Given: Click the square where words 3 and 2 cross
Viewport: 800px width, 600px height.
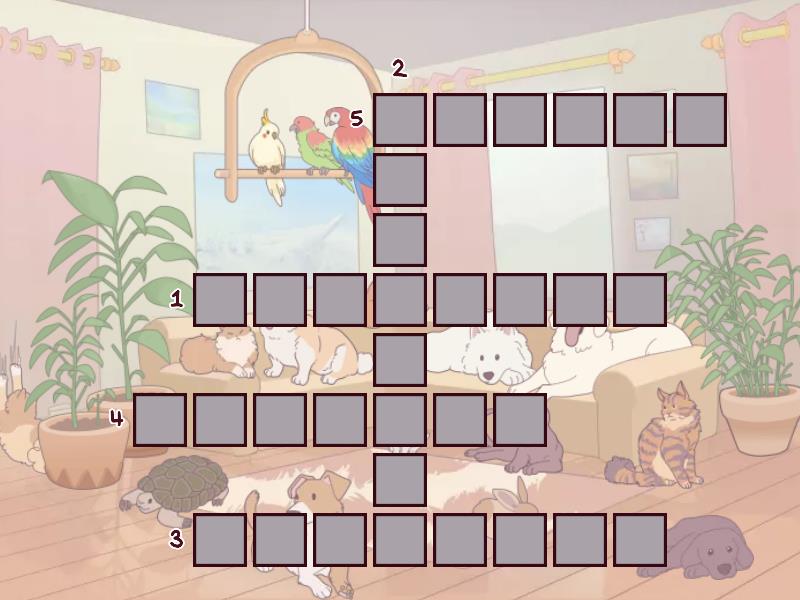Looking at the screenshot, I should point(400,540).
